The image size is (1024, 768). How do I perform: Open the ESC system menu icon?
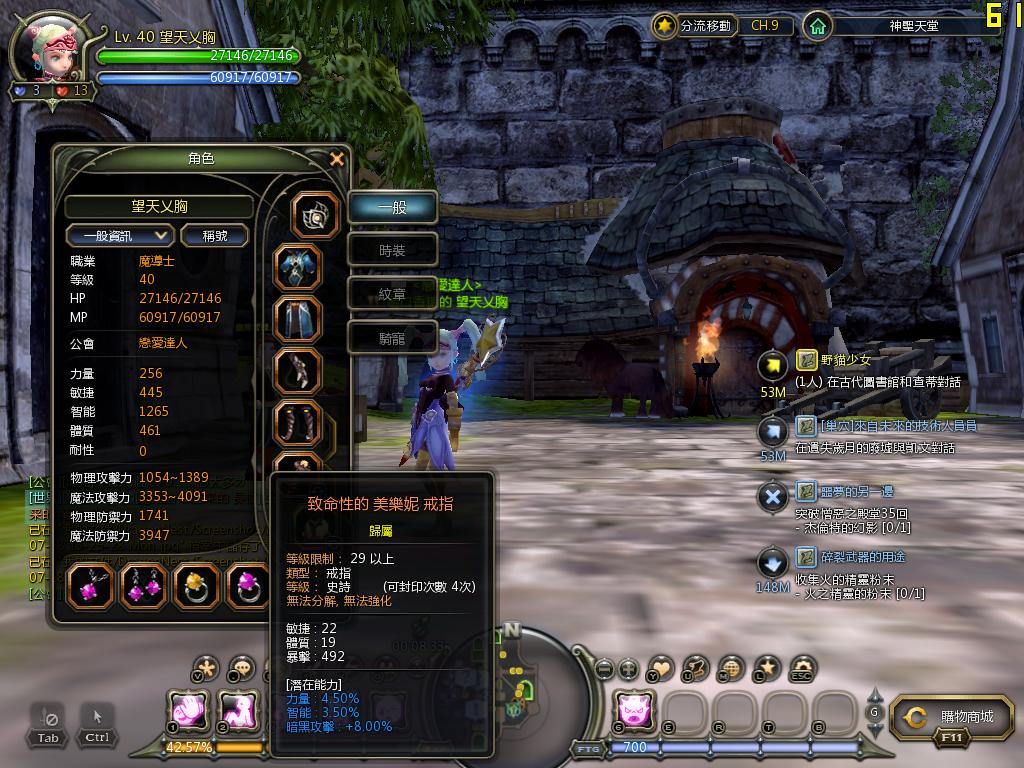pos(802,668)
